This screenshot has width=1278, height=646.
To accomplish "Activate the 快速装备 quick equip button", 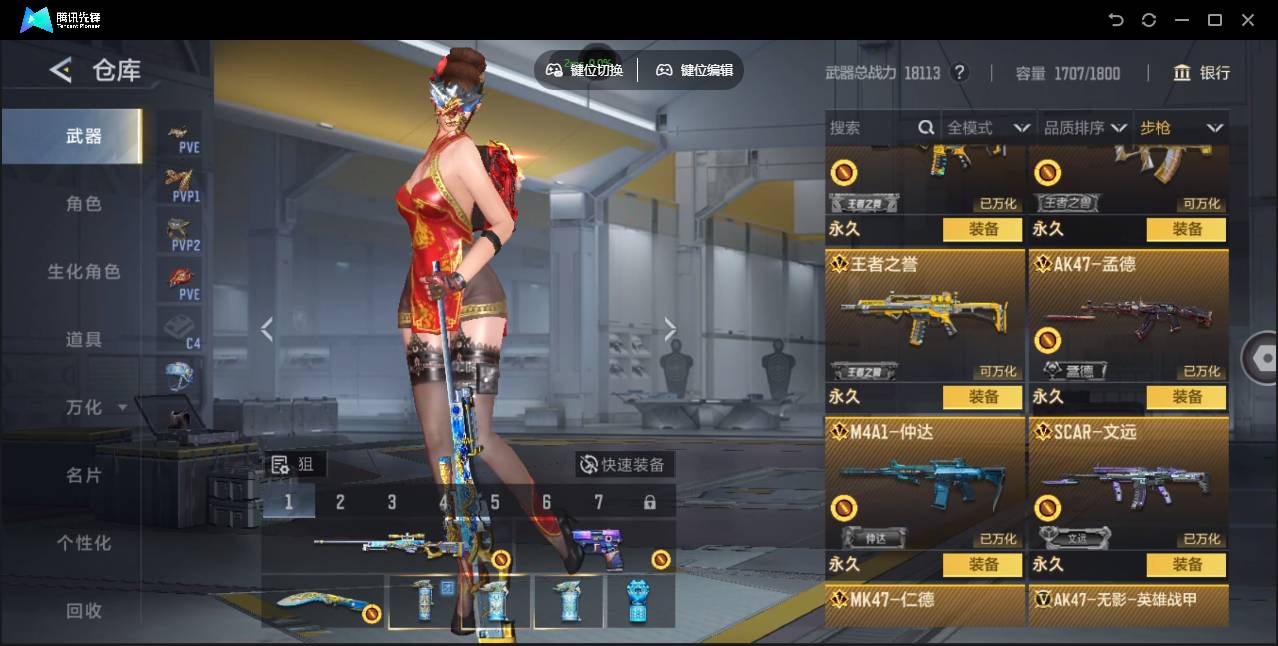I will pos(624,465).
